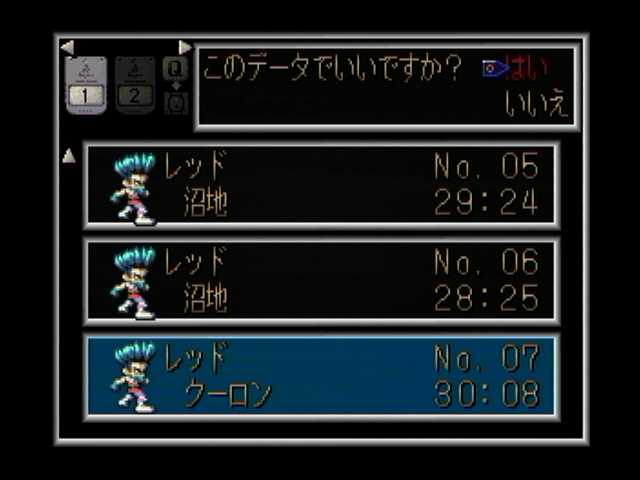
Task: Select memory card 1
Action: click(86, 85)
